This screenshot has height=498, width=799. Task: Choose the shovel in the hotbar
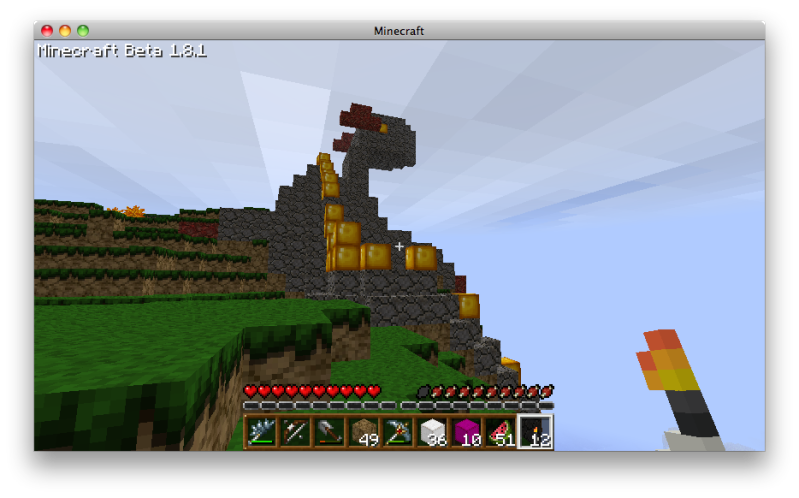pyautogui.click(x=329, y=432)
